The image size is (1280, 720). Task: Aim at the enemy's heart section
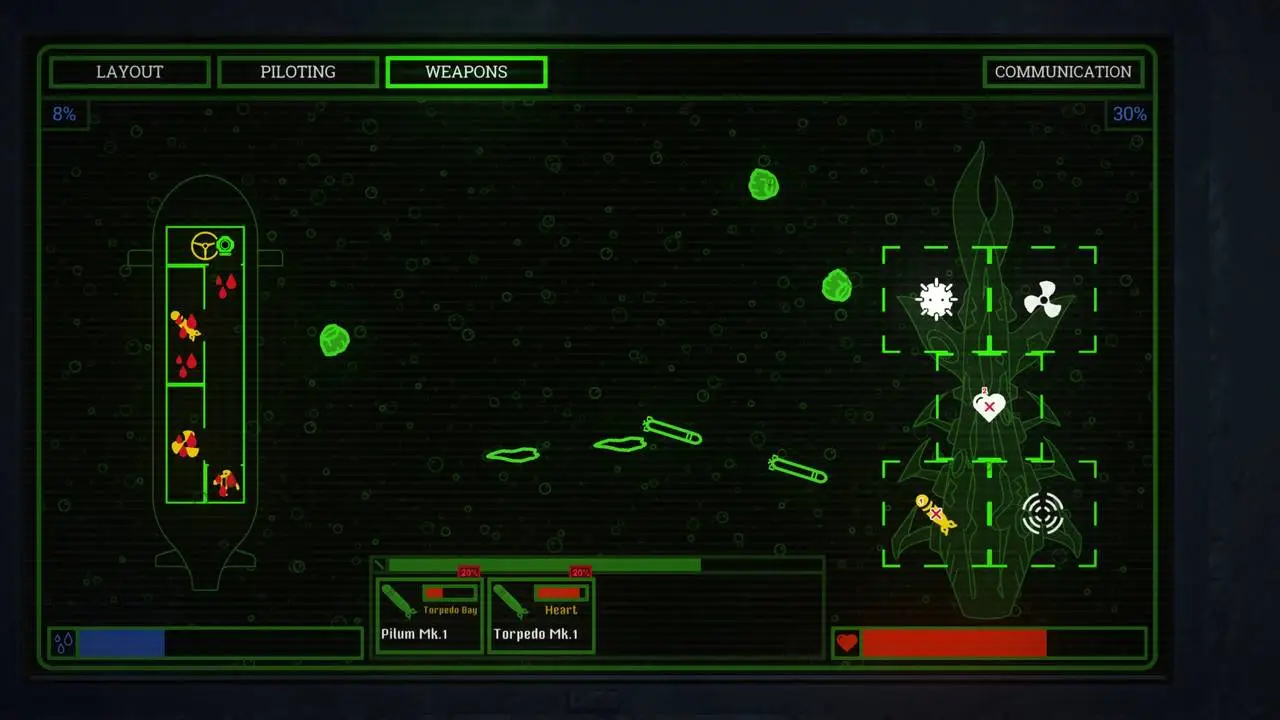[989, 406]
